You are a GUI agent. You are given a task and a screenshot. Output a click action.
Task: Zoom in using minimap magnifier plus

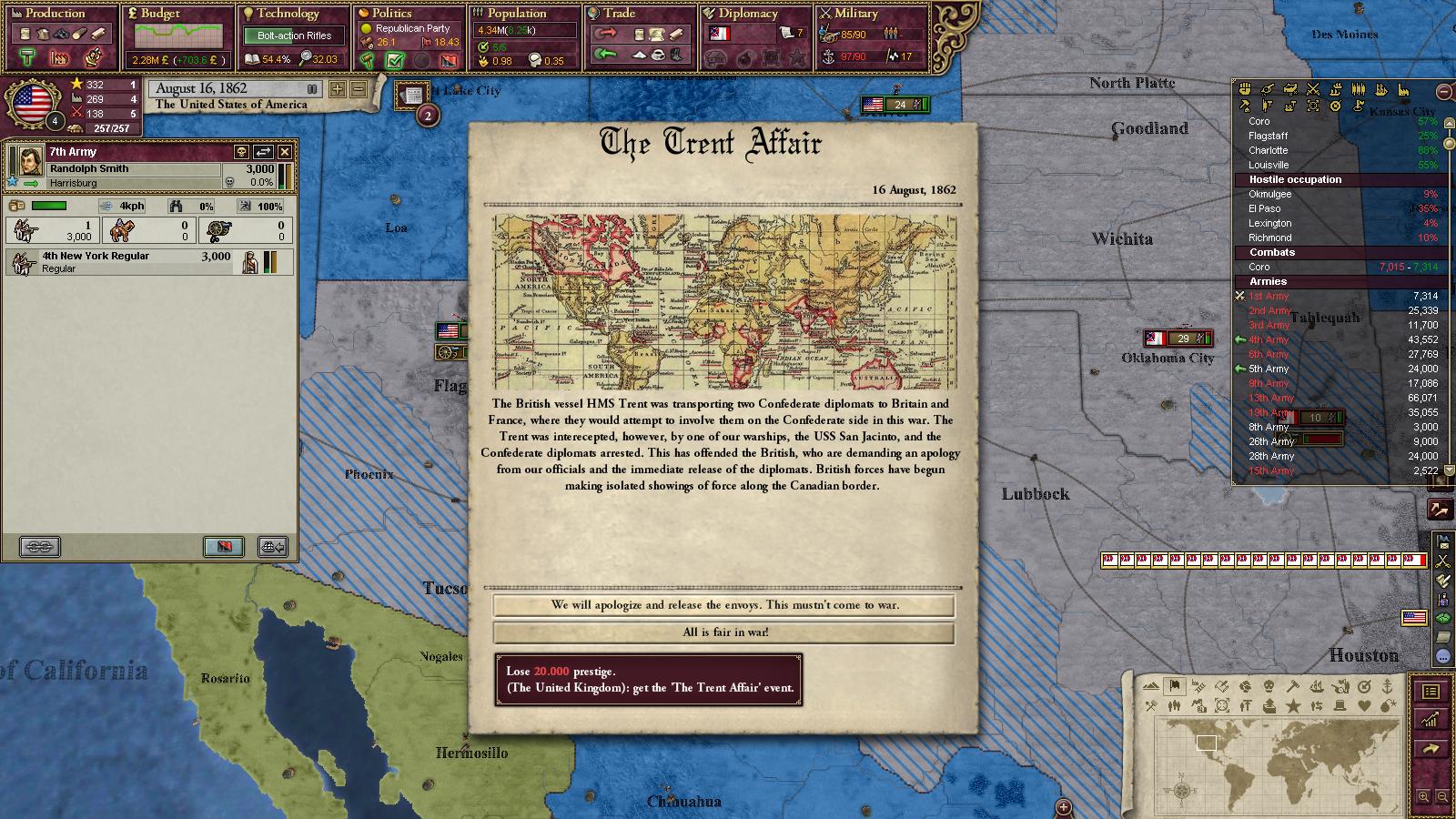[x=1423, y=797]
